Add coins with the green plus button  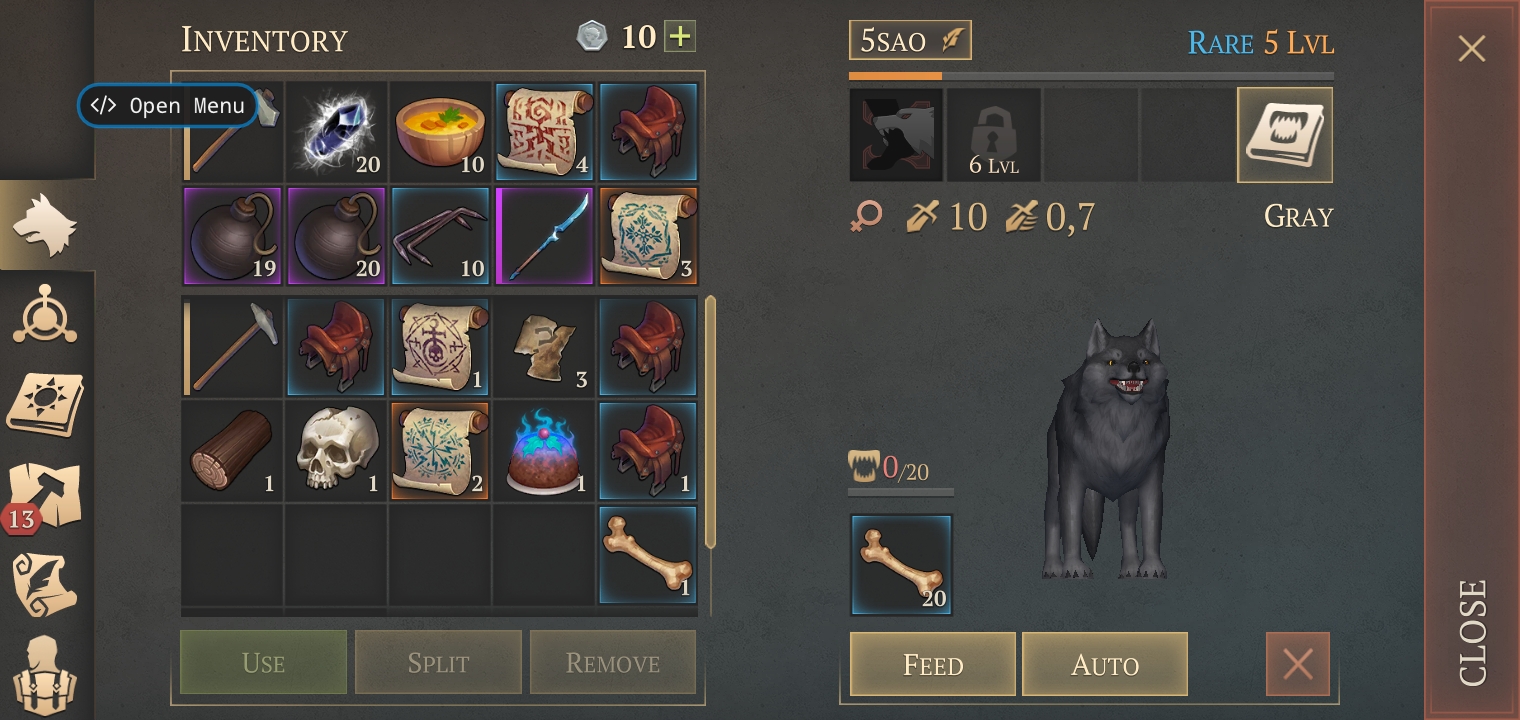pos(680,38)
